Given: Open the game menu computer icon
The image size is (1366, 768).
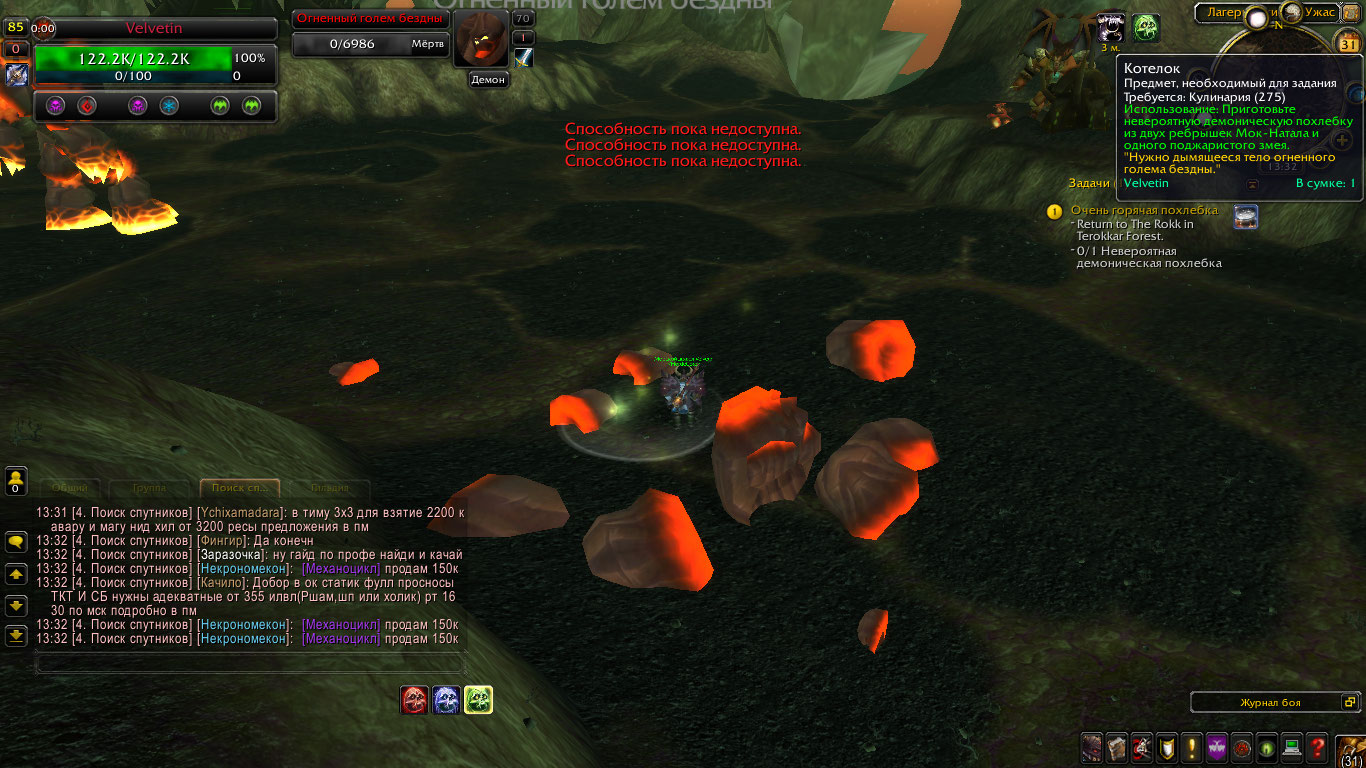Looking at the screenshot, I should point(1293,746).
